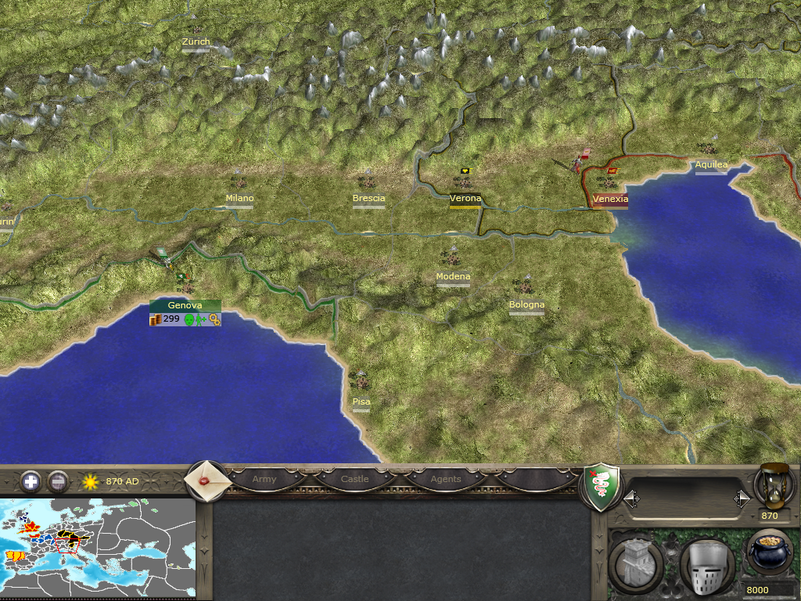The width and height of the screenshot is (801, 601).
Task: Click the Europe overview minimap
Action: (x=98, y=548)
